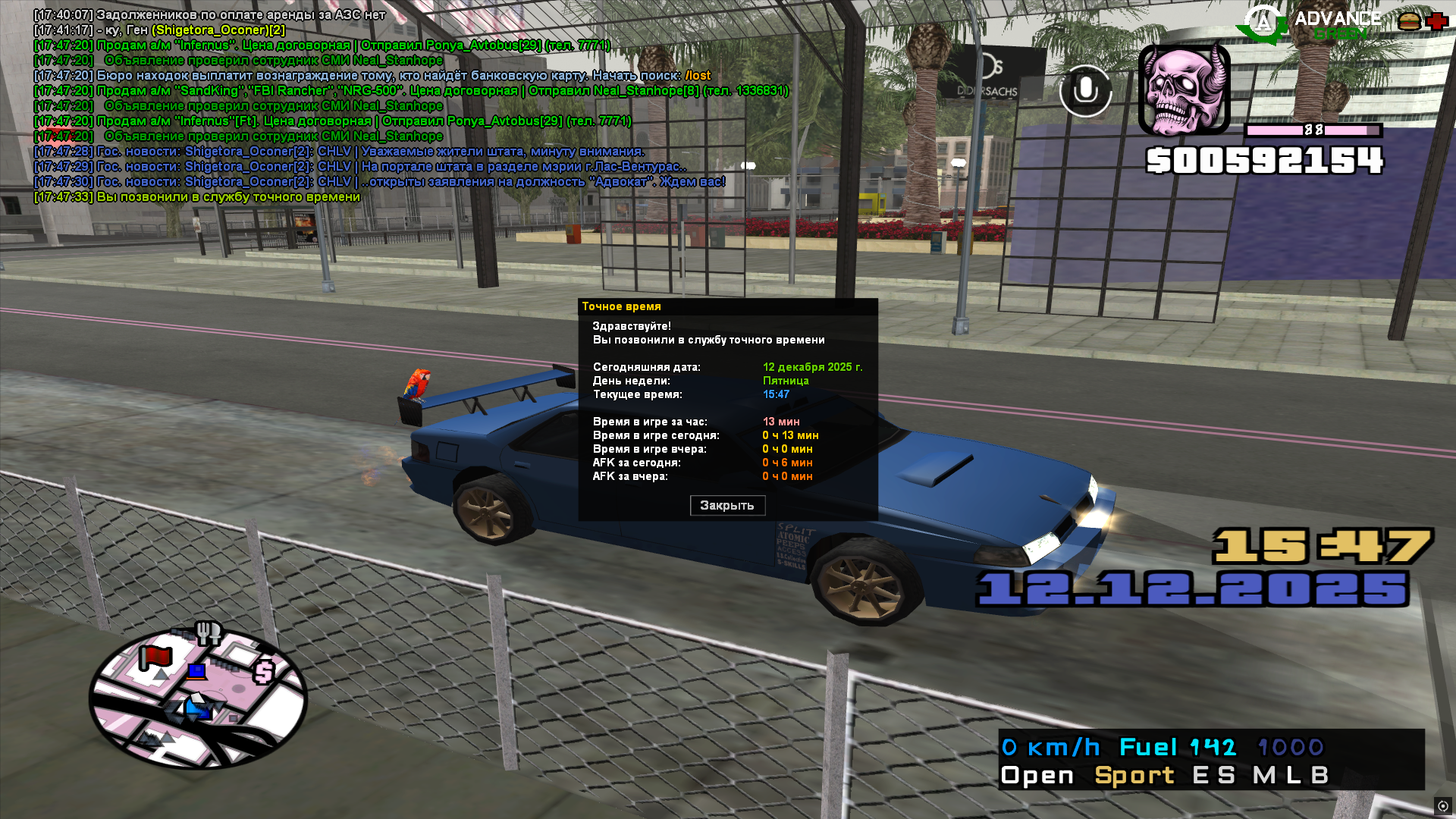Click the small target icon in corner
Image resolution: width=1456 pixels, height=819 pixels.
point(1443,806)
